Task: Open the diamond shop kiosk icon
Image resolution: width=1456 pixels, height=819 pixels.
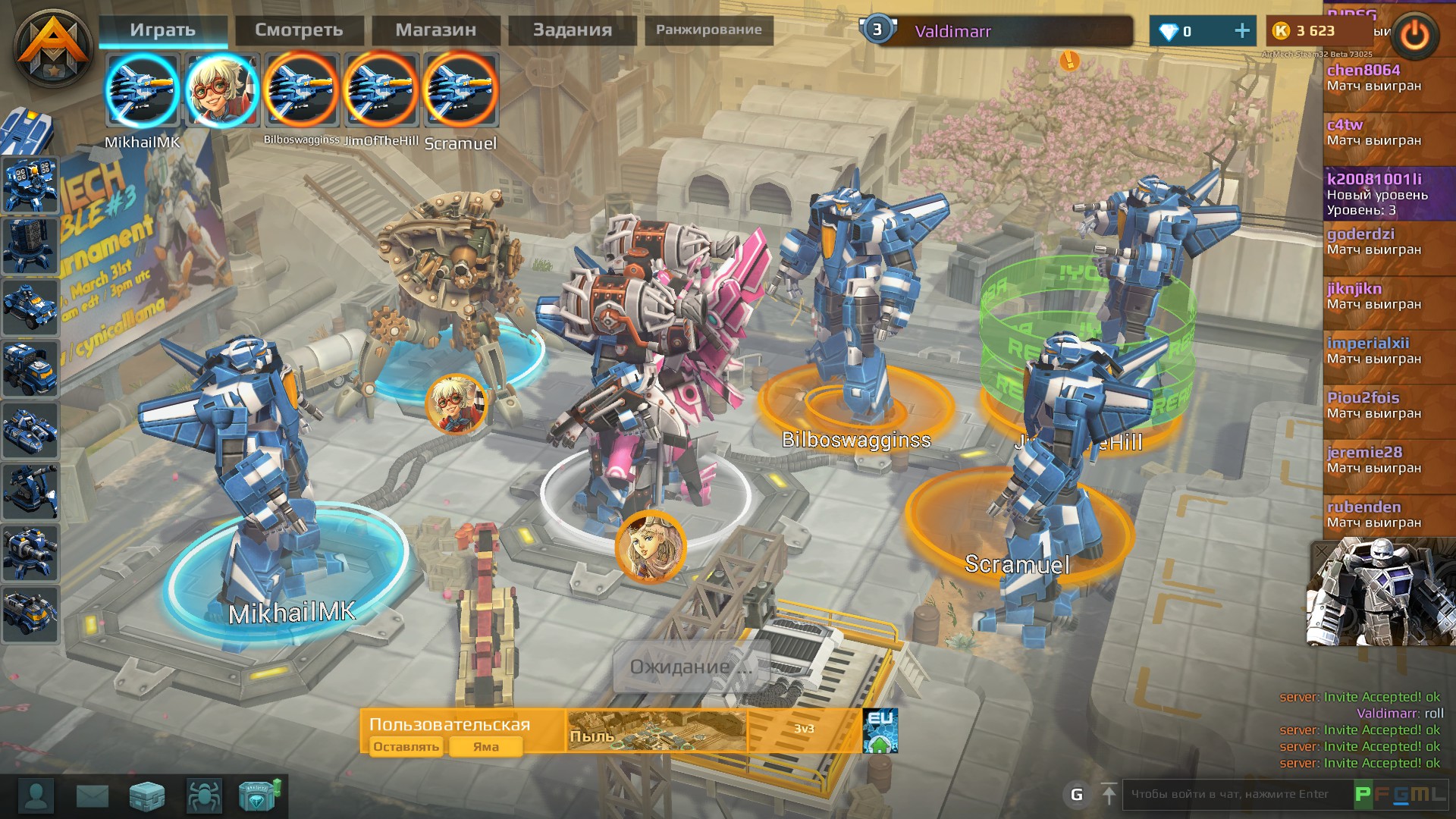Action: point(262,796)
